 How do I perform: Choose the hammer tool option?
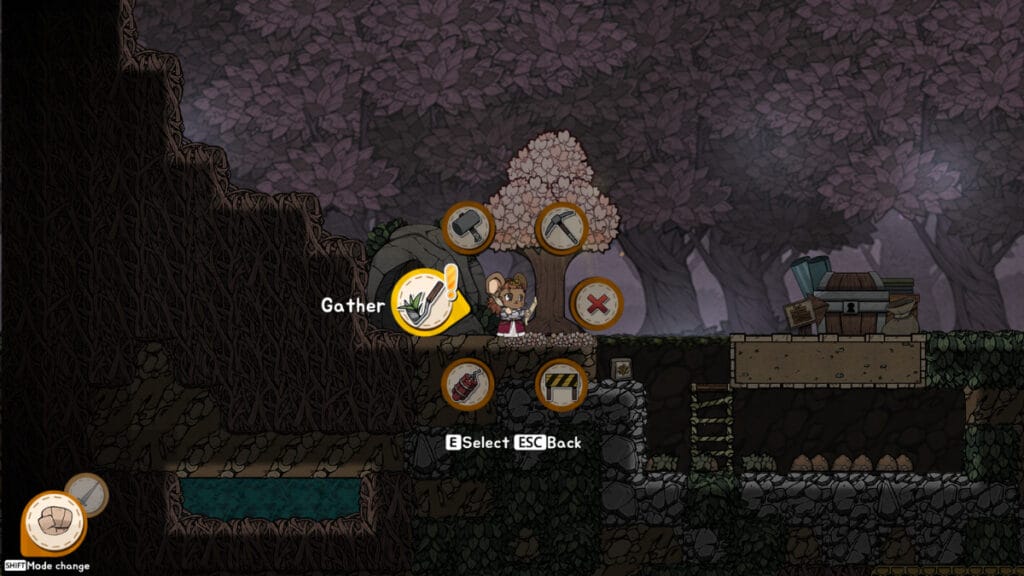coord(468,228)
